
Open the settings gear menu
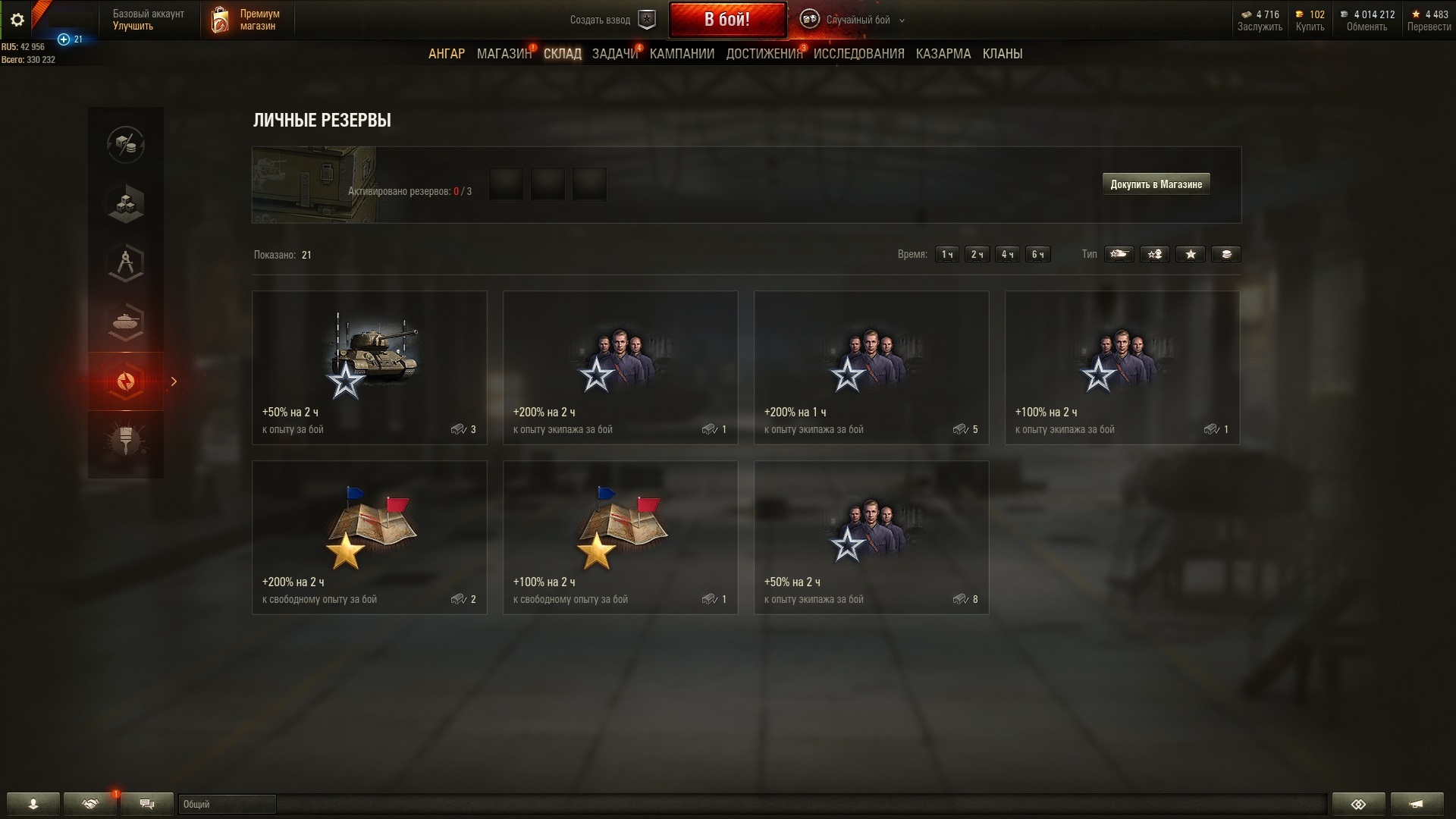(17, 20)
